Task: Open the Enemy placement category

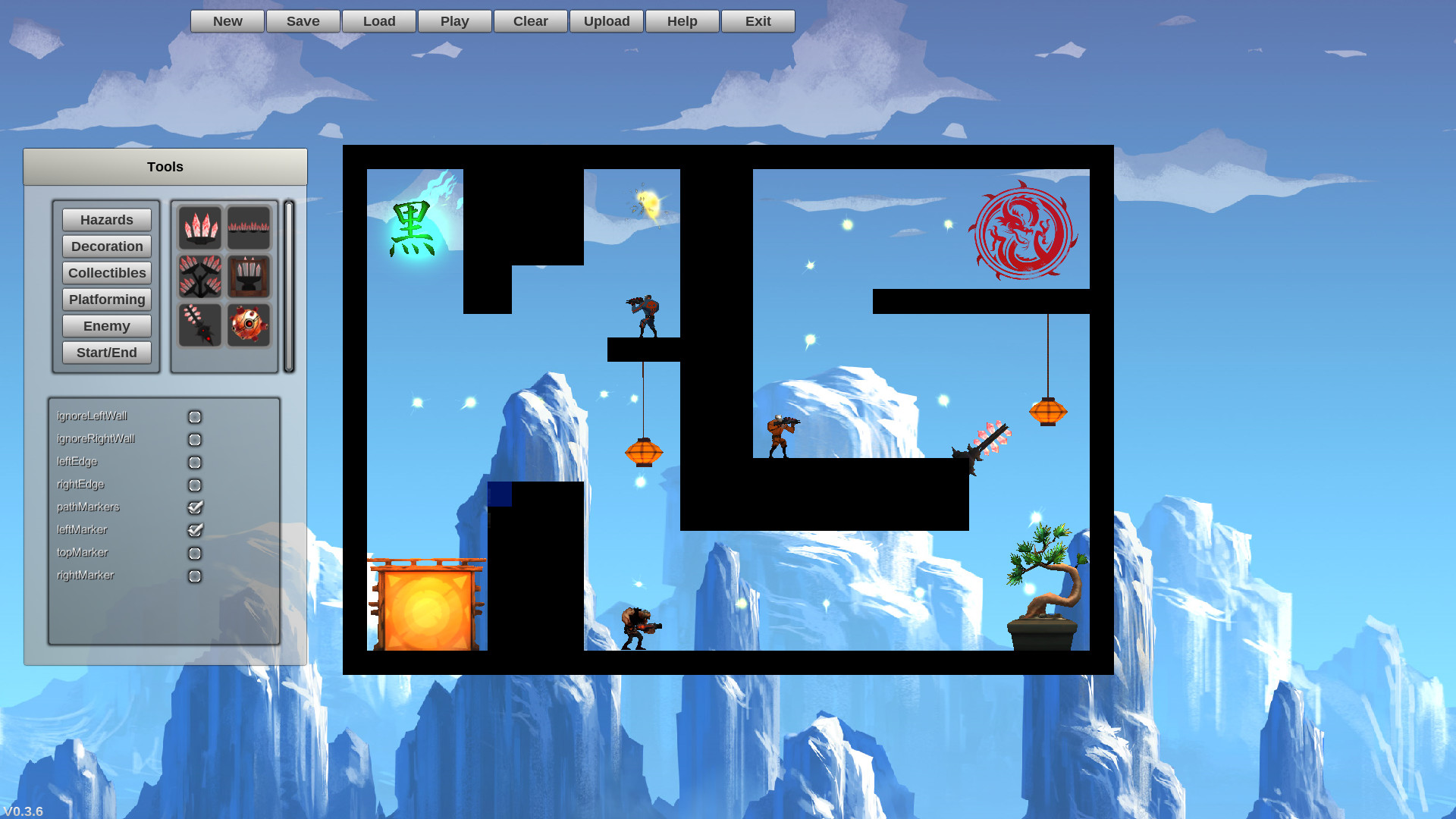Action: pyautogui.click(x=106, y=325)
